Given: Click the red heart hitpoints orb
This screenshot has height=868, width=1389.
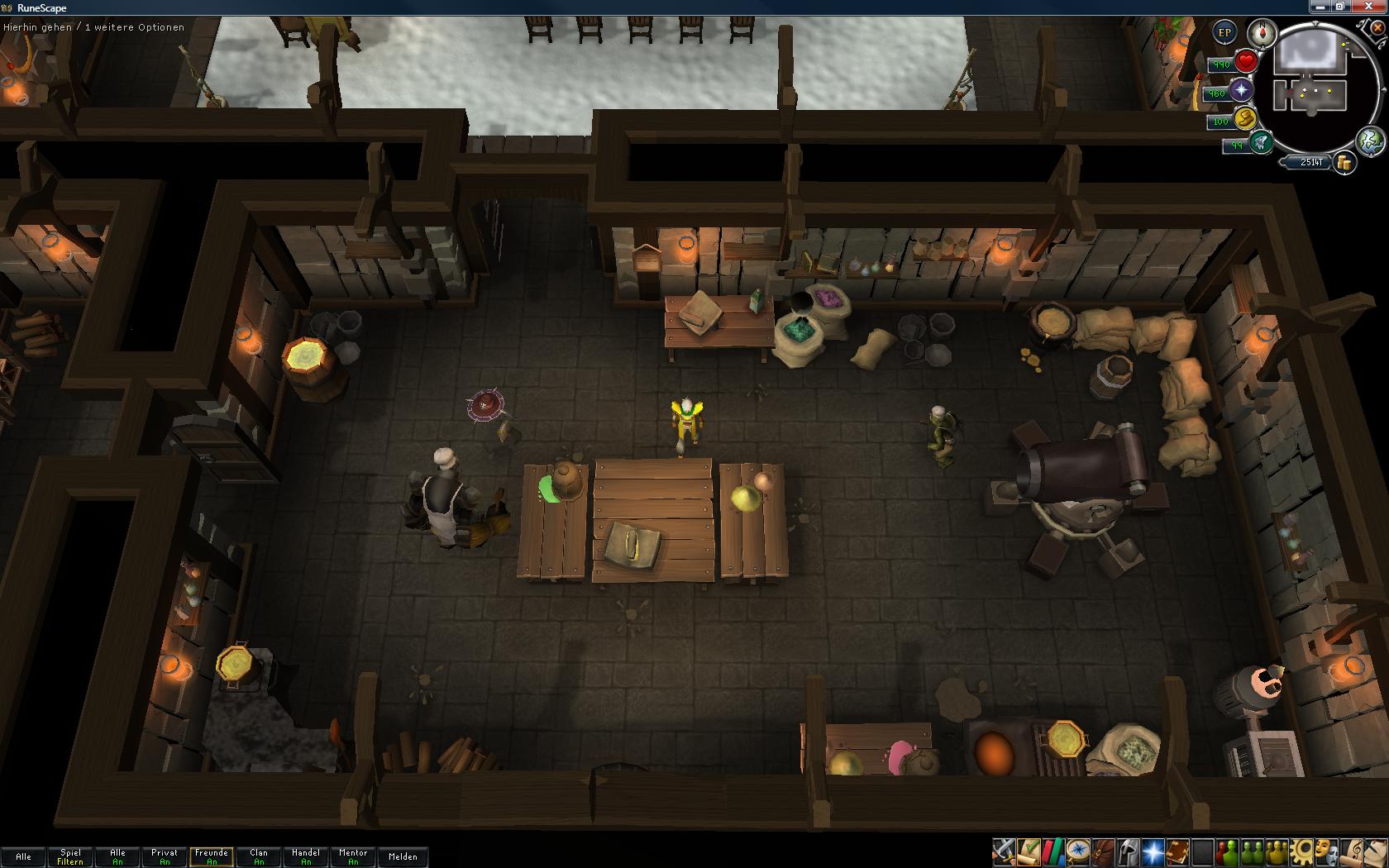Looking at the screenshot, I should coord(1246,62).
